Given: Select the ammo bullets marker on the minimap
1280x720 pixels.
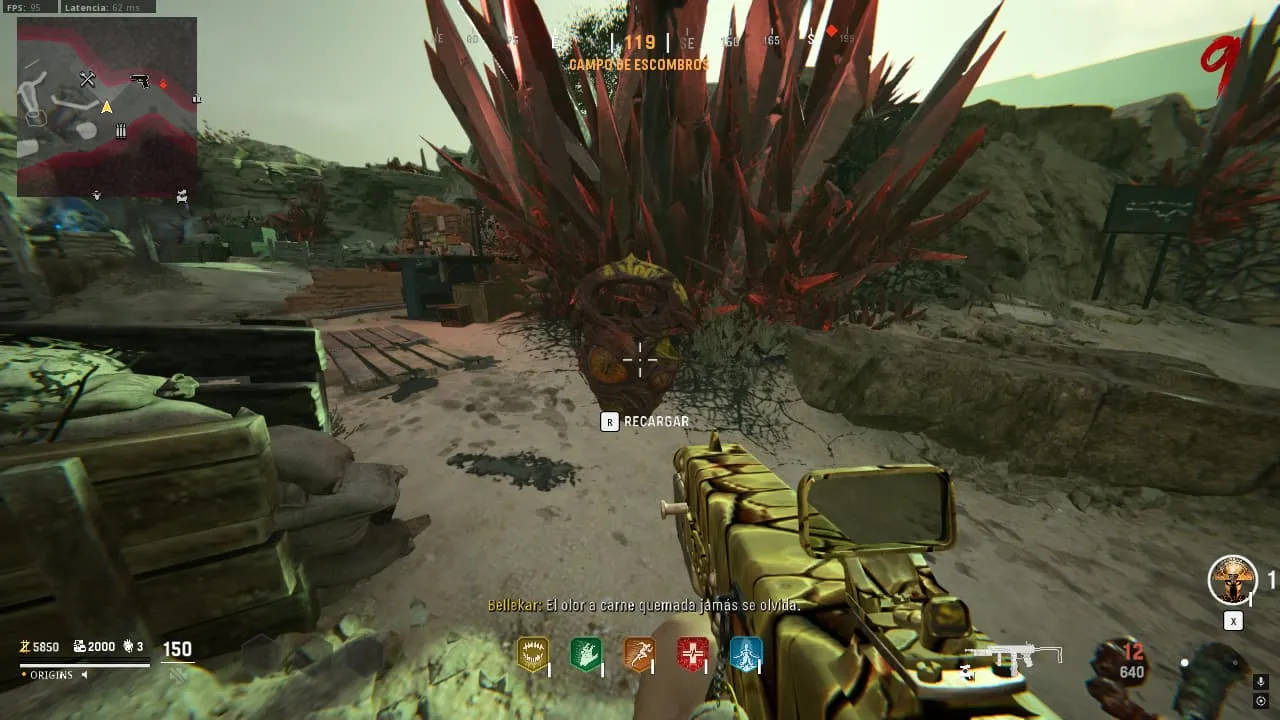Looking at the screenshot, I should coord(121,131).
